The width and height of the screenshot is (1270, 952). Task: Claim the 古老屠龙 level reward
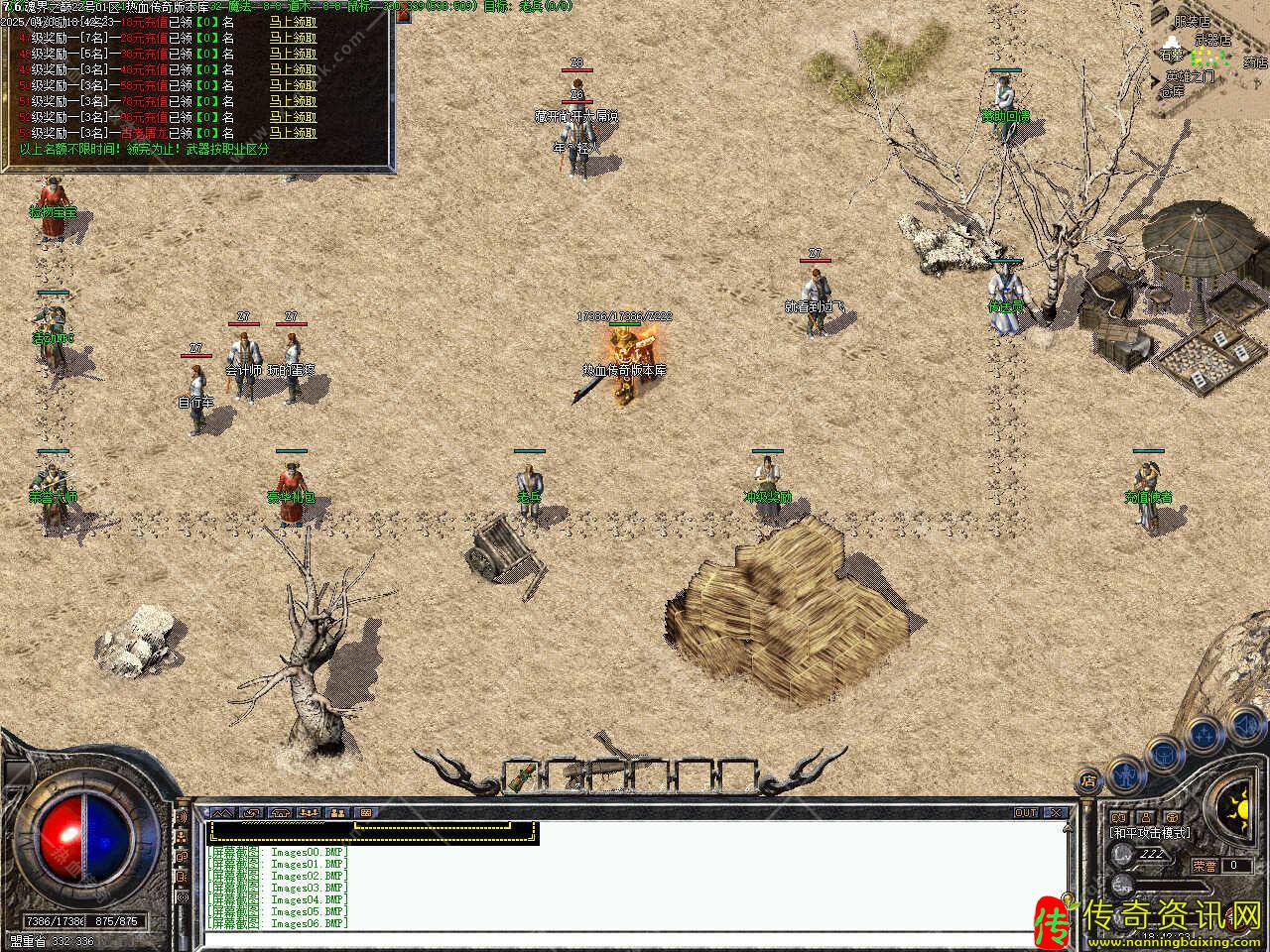pos(293,133)
